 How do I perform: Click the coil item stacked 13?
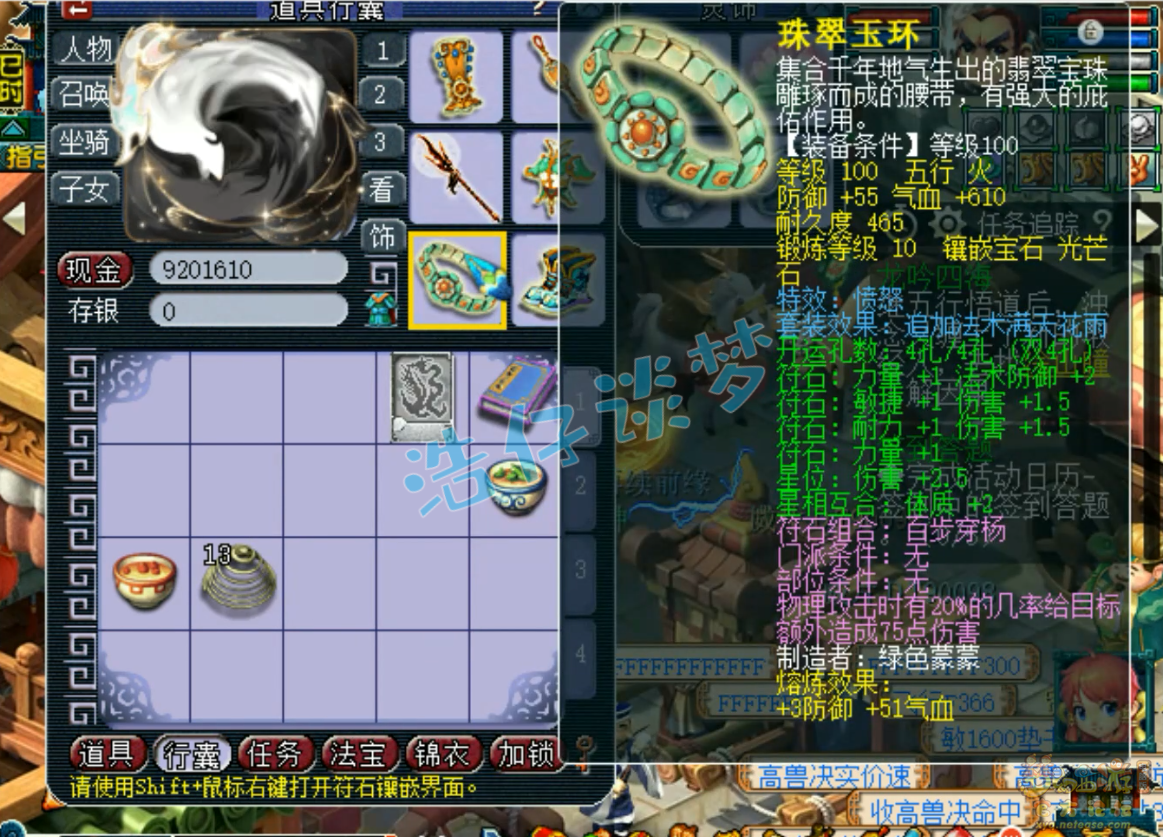[236, 578]
